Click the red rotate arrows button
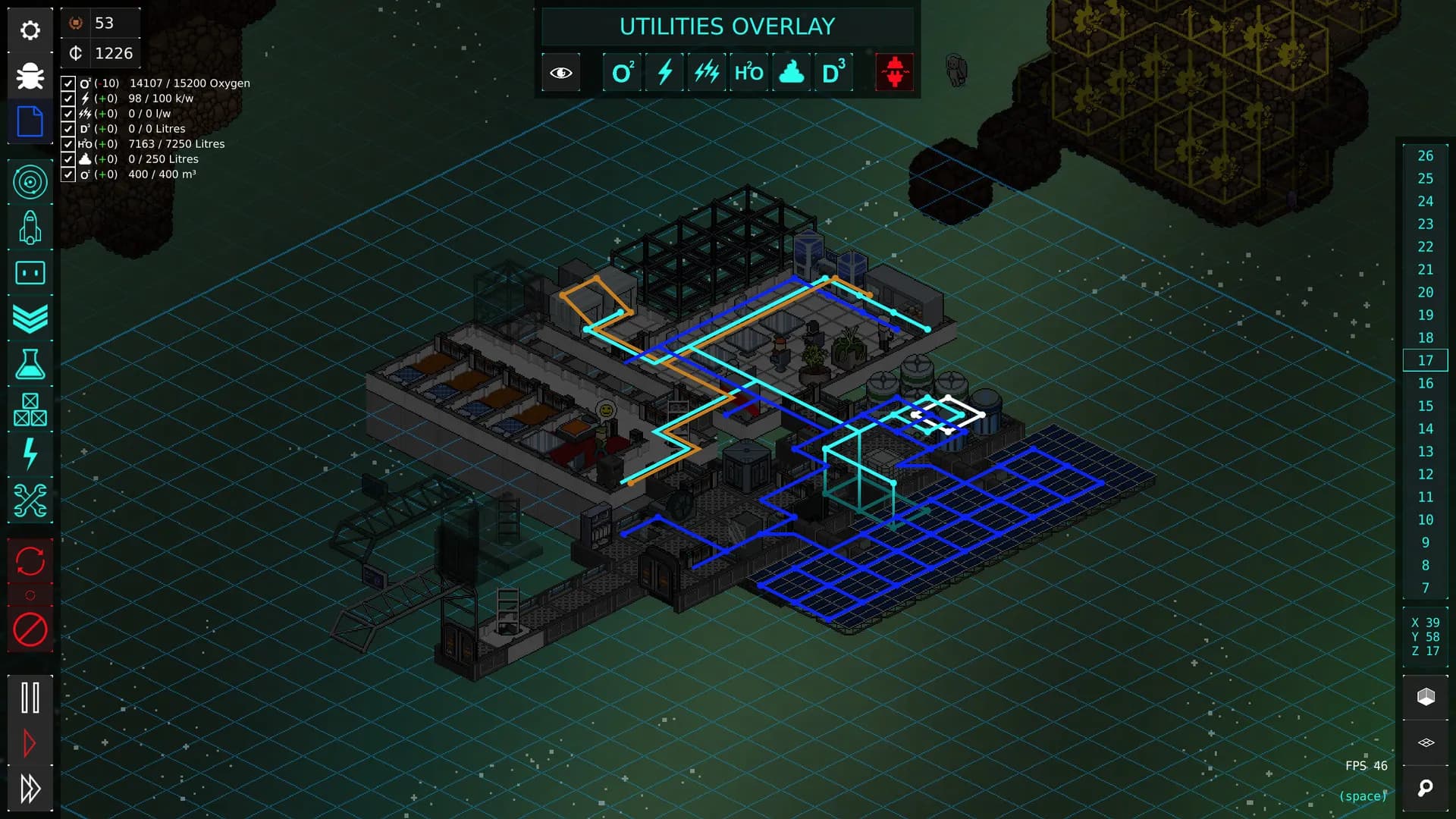The image size is (1456, 819). pyautogui.click(x=30, y=561)
